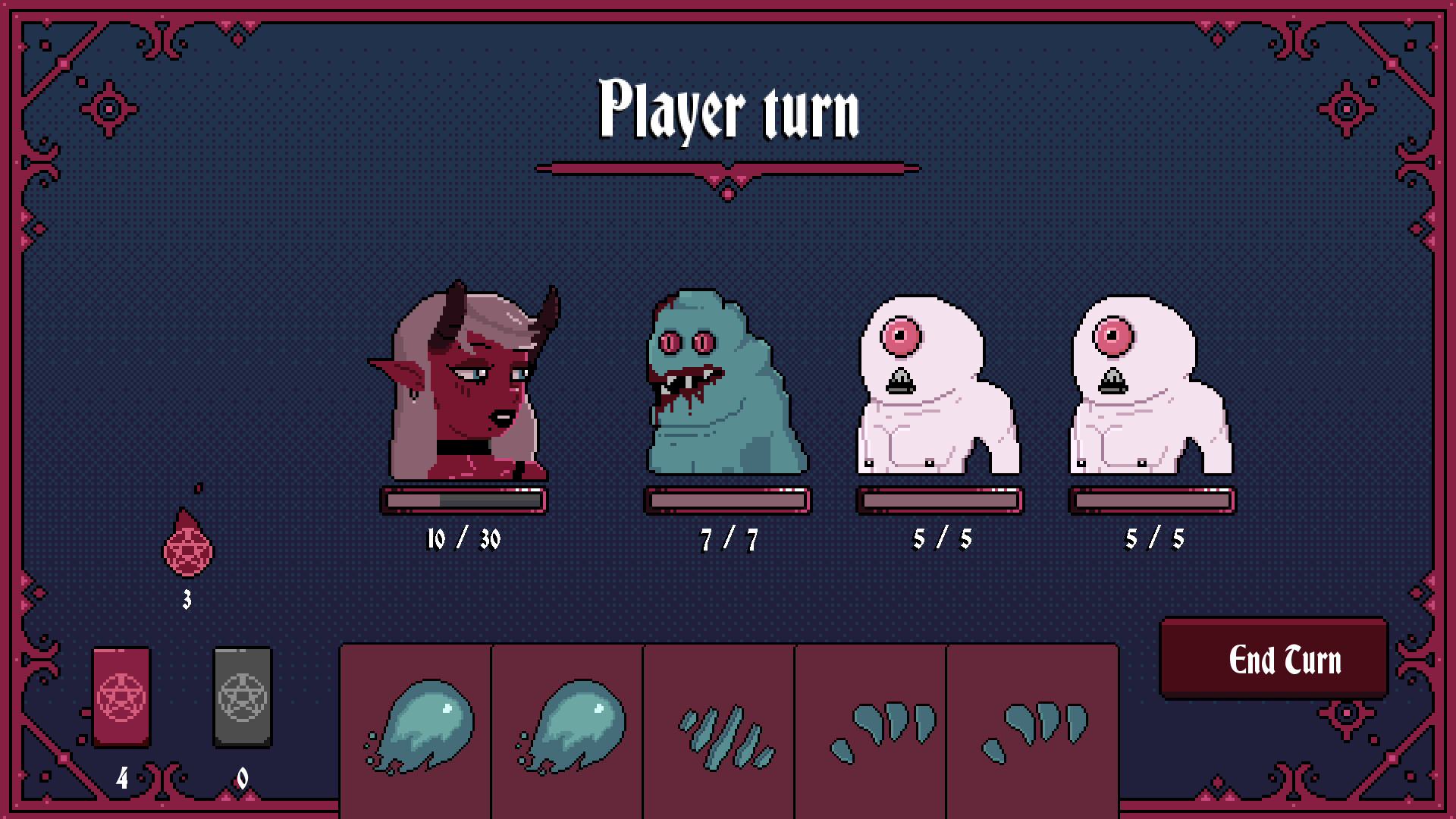This screenshot has height=819, width=1456.
Task: Click the deck count number 4
Action: [121, 777]
